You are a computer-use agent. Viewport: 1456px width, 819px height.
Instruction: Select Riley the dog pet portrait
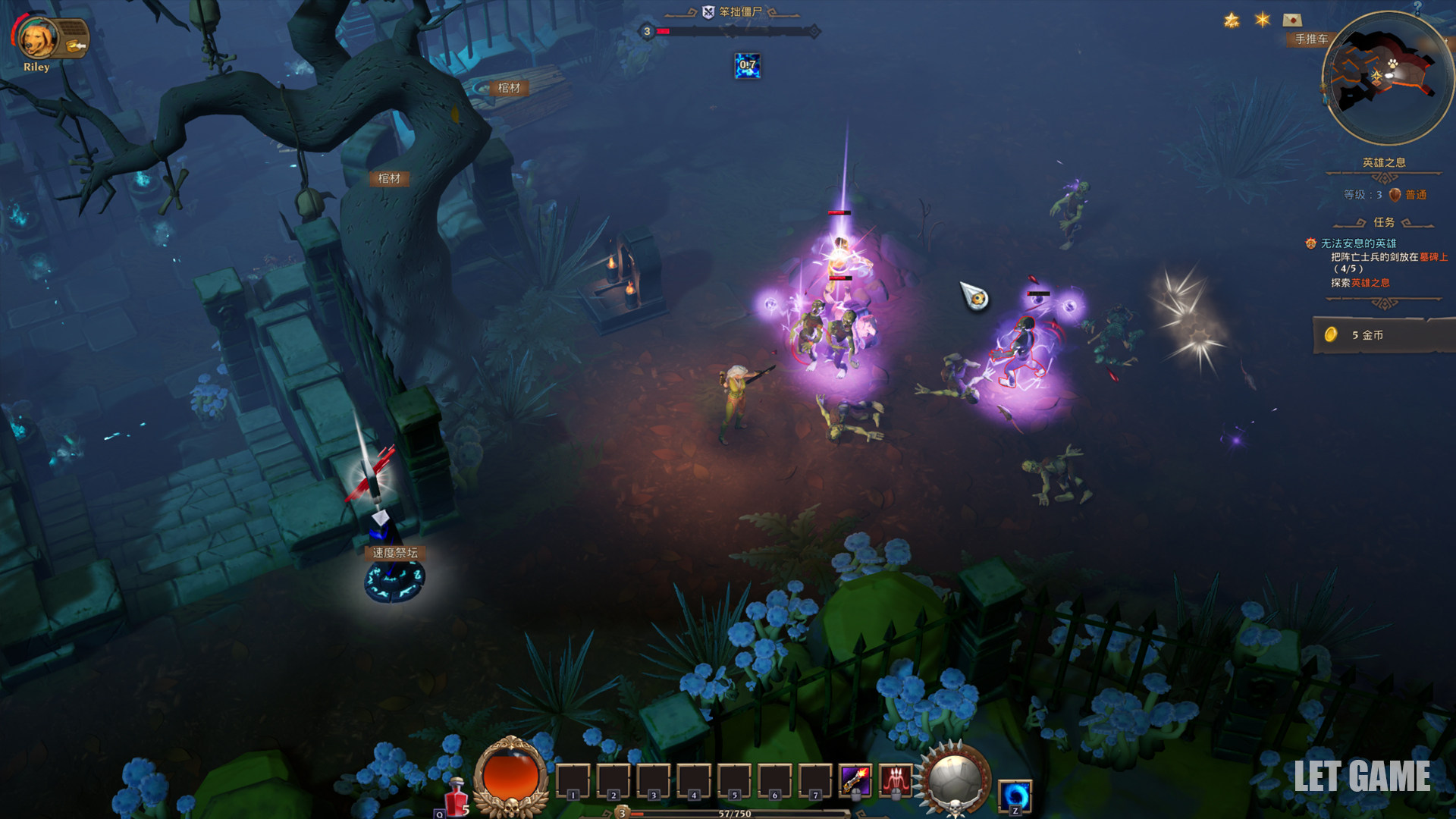click(x=36, y=39)
